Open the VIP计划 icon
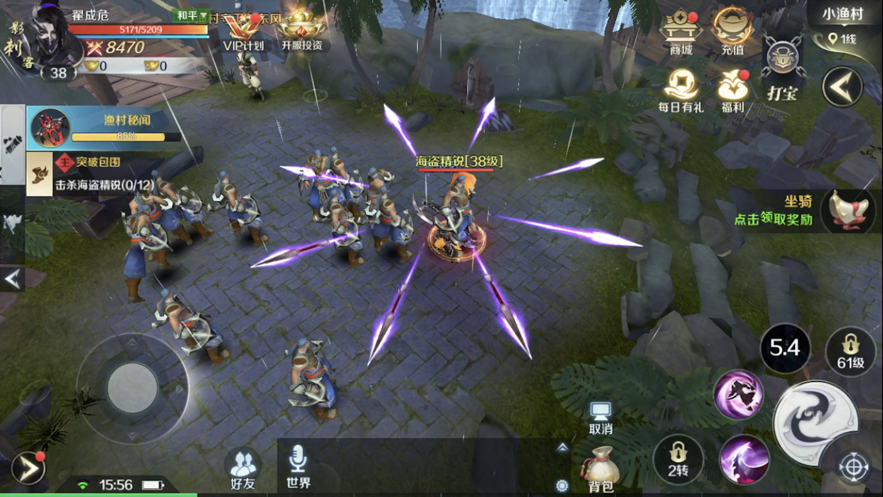 tap(243, 30)
